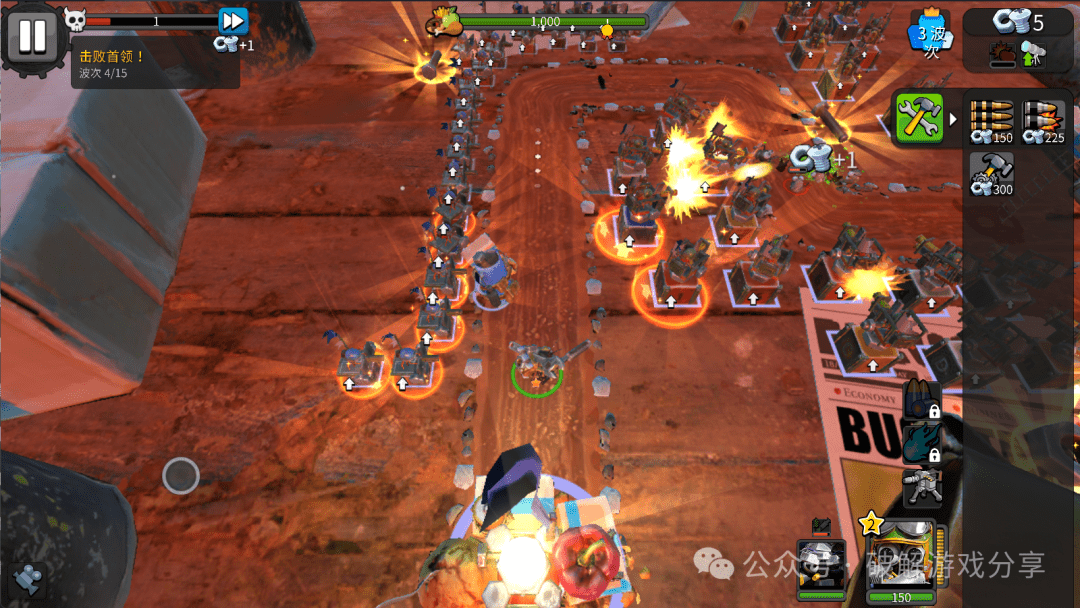The image size is (1080, 608).
Task: Tap the virtual joystick circle
Action: [181, 475]
